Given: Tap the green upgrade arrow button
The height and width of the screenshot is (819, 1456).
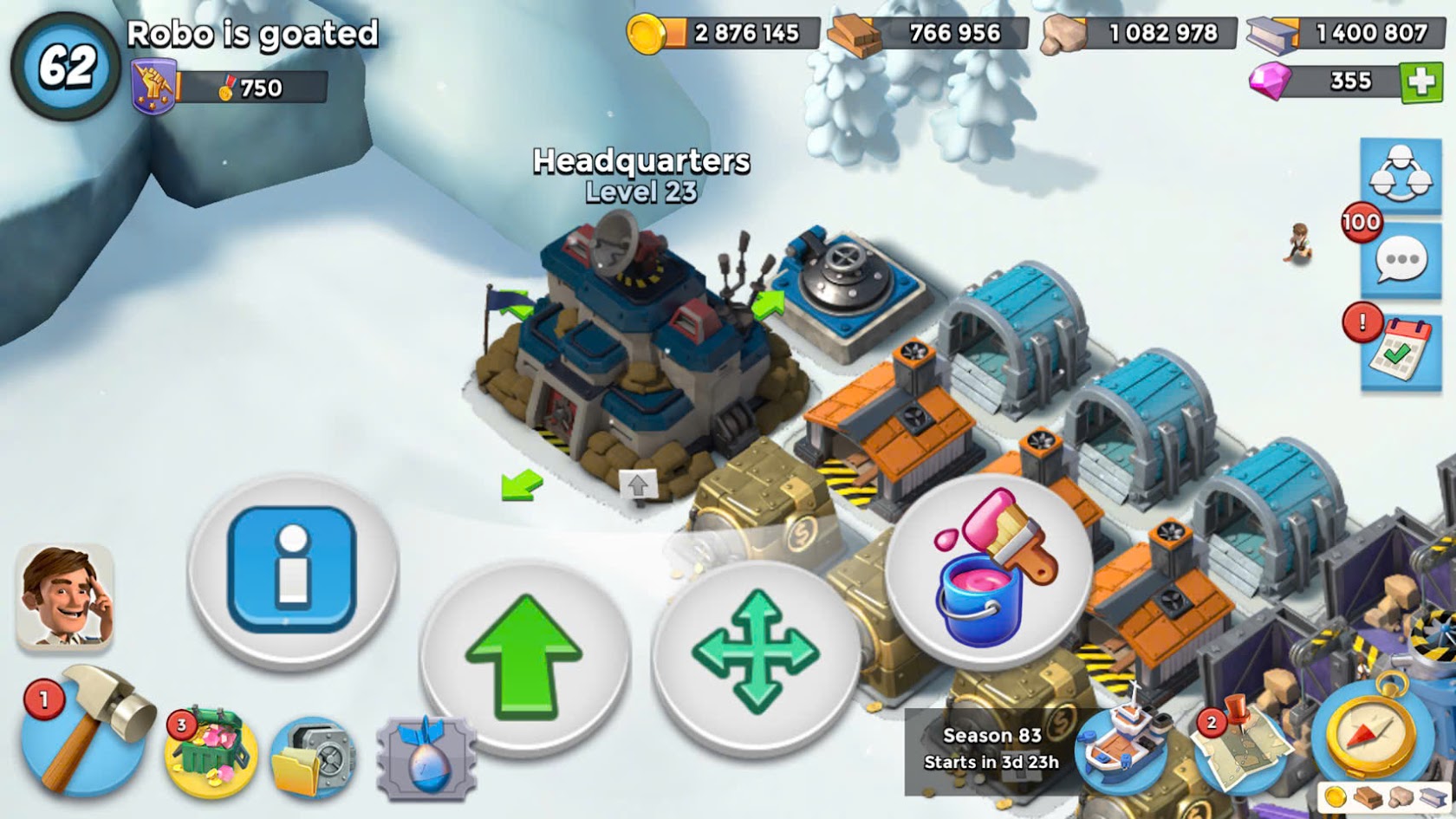Looking at the screenshot, I should 523,656.
